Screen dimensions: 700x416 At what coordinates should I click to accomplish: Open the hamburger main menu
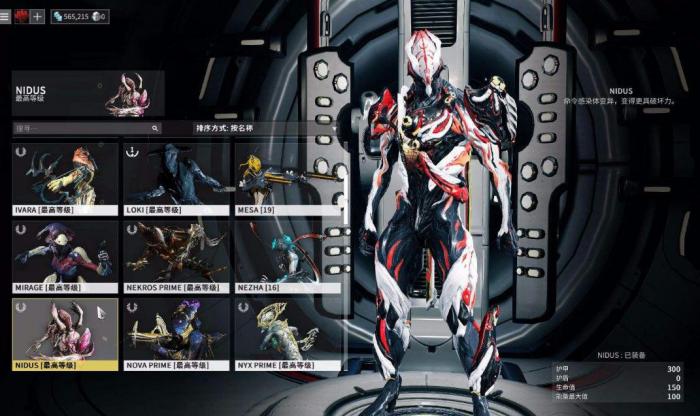click(6, 16)
